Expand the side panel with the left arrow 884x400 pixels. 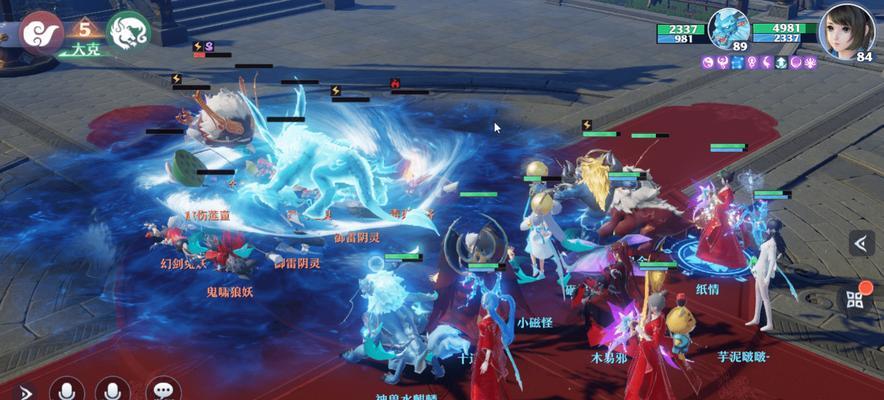[x=862, y=243]
